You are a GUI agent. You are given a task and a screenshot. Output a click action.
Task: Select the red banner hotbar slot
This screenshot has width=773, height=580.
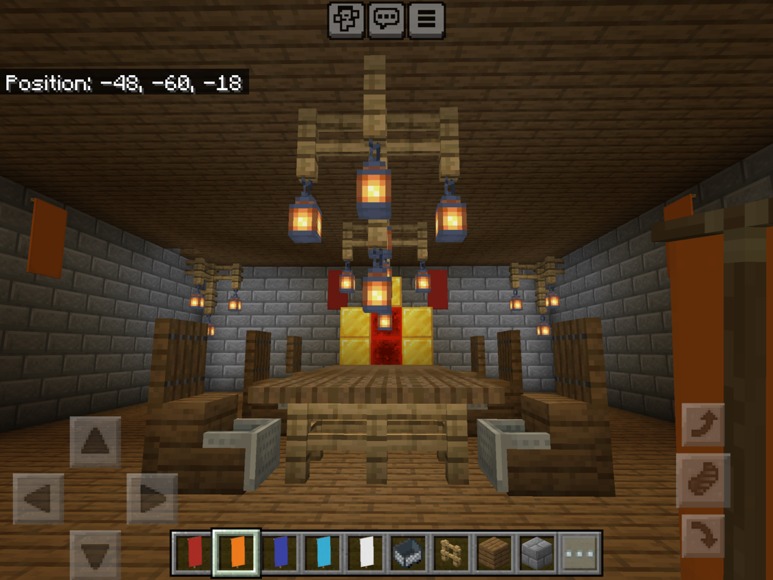[193, 551]
